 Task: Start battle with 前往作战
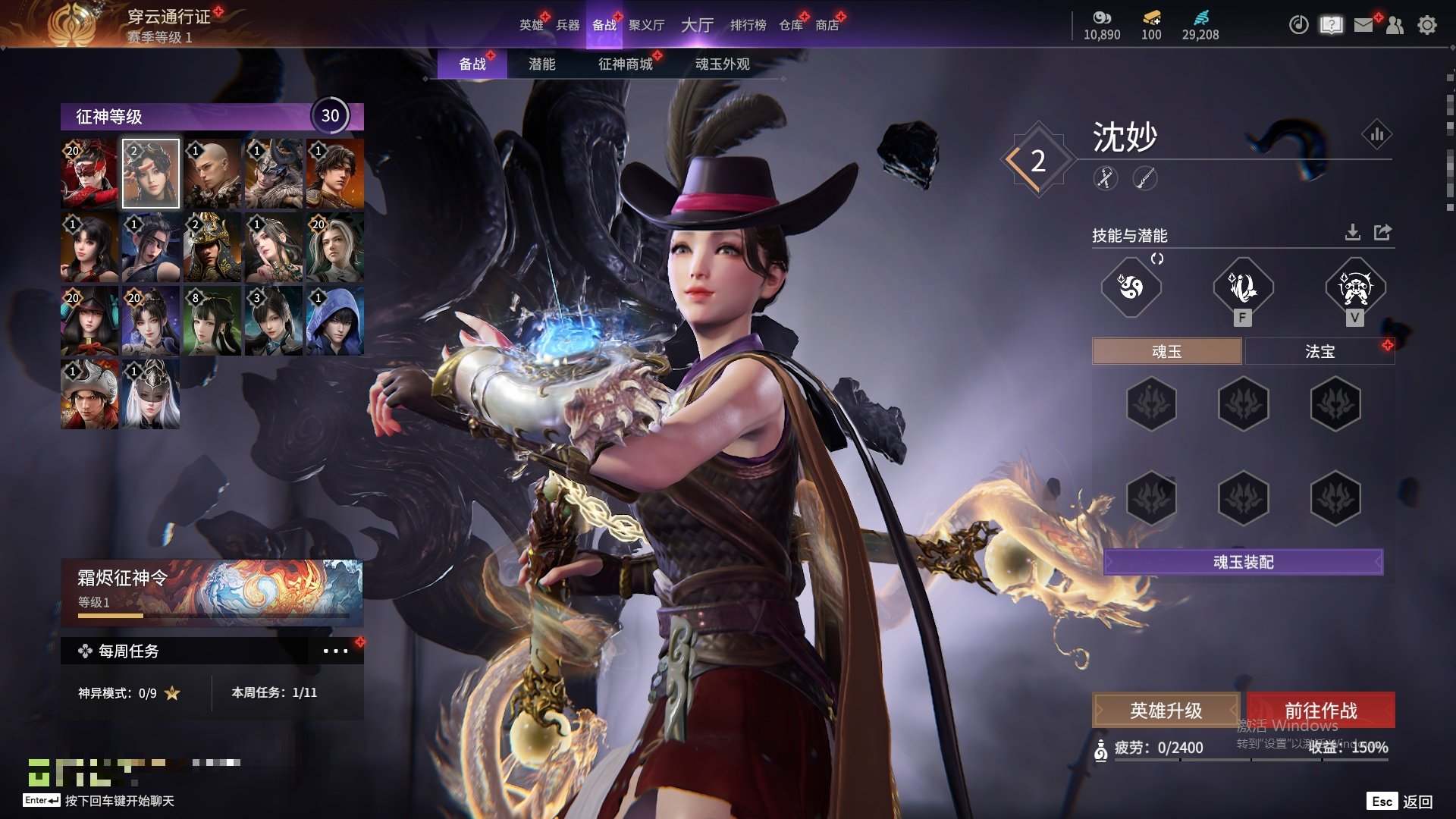coord(1320,711)
